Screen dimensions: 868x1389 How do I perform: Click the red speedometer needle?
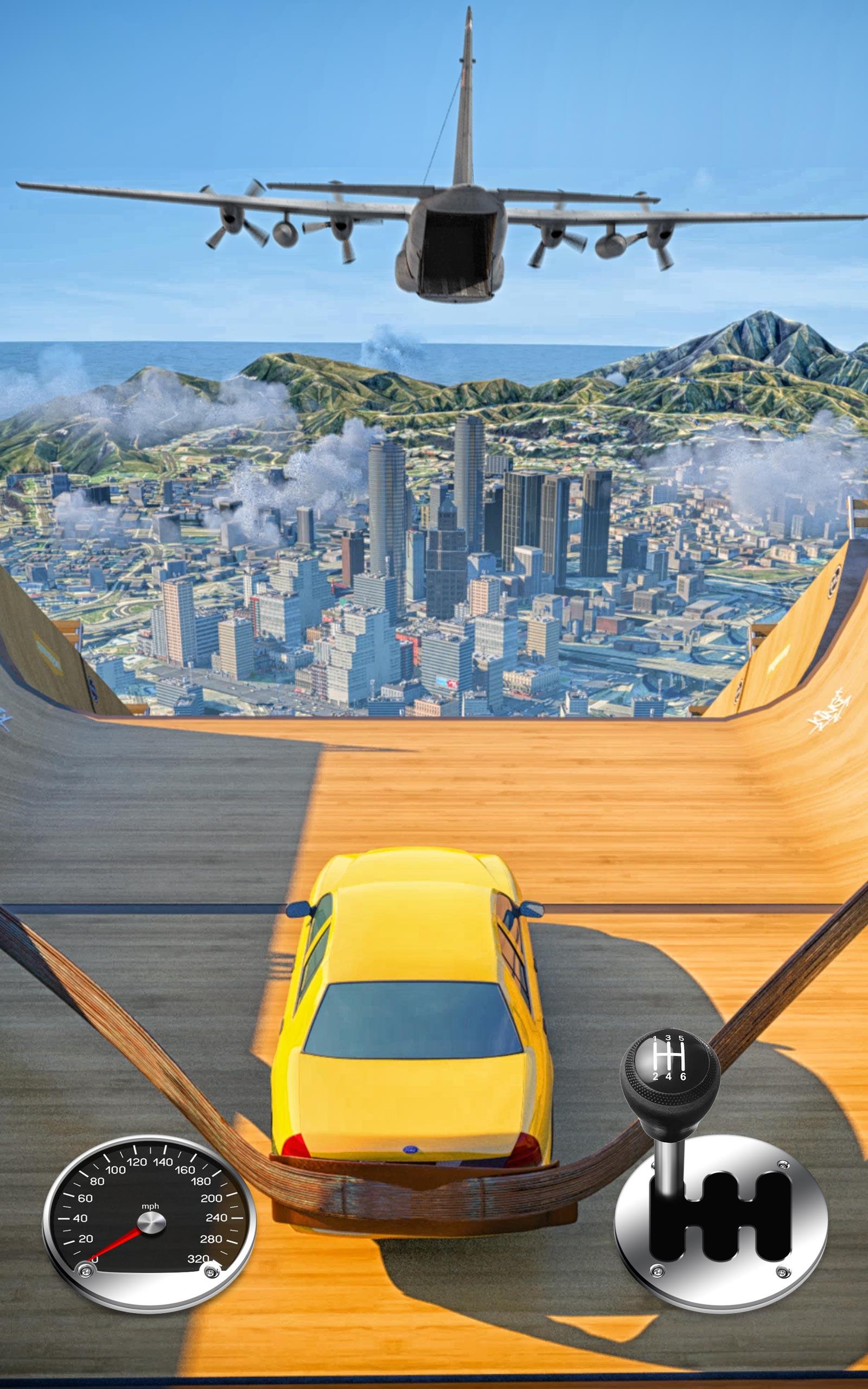click(x=118, y=1243)
